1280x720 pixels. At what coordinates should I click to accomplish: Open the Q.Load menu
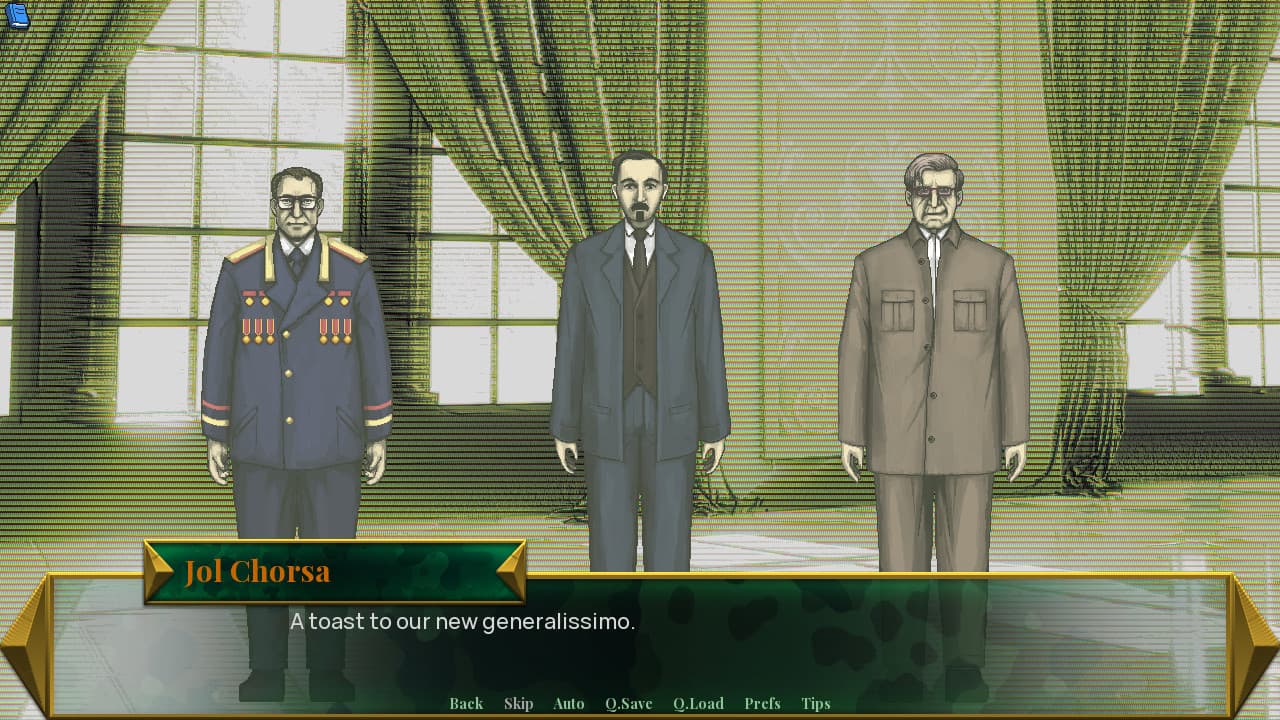click(x=699, y=703)
